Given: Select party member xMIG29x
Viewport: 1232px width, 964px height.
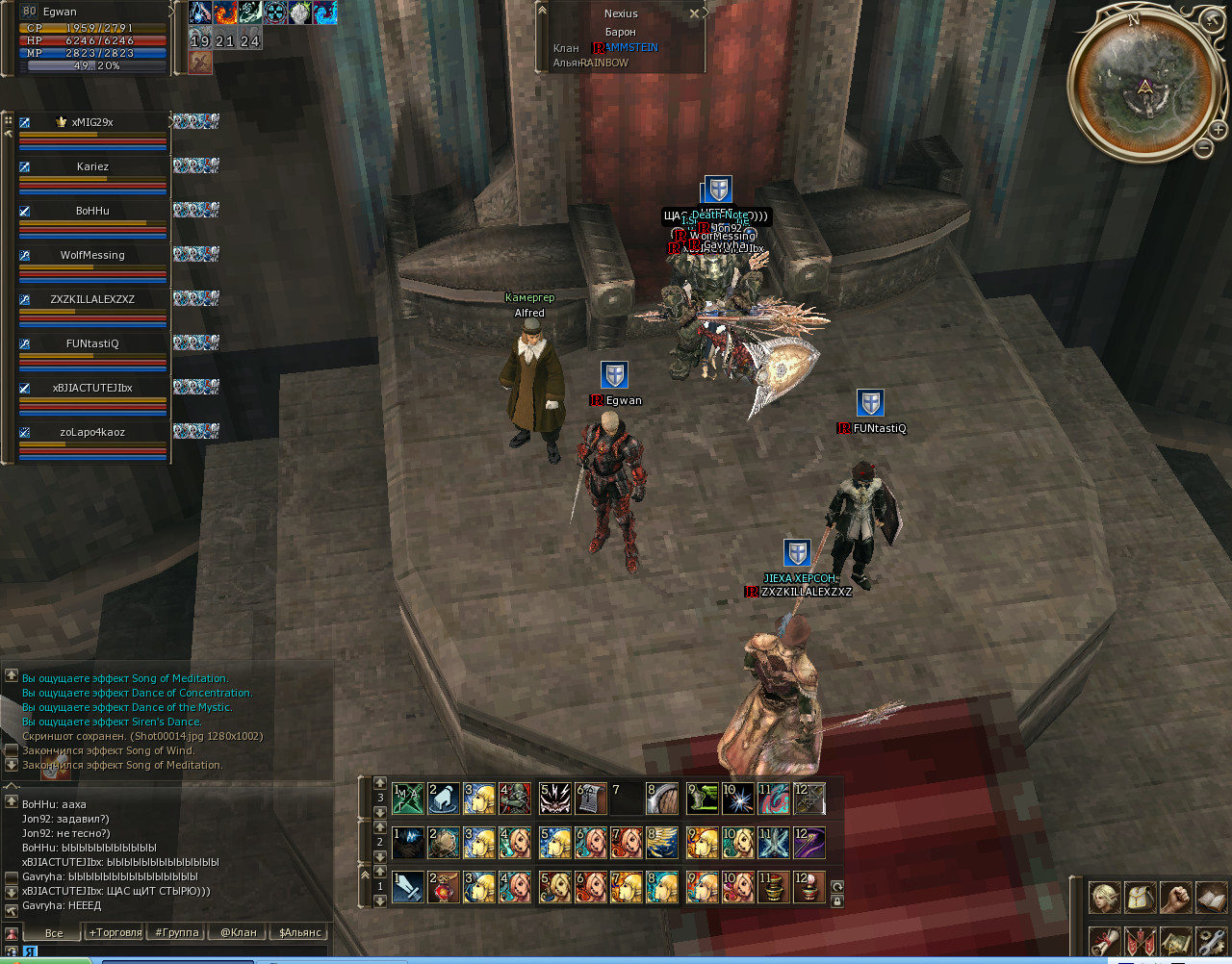Looking at the screenshot, I should pyautogui.click(x=92, y=123).
